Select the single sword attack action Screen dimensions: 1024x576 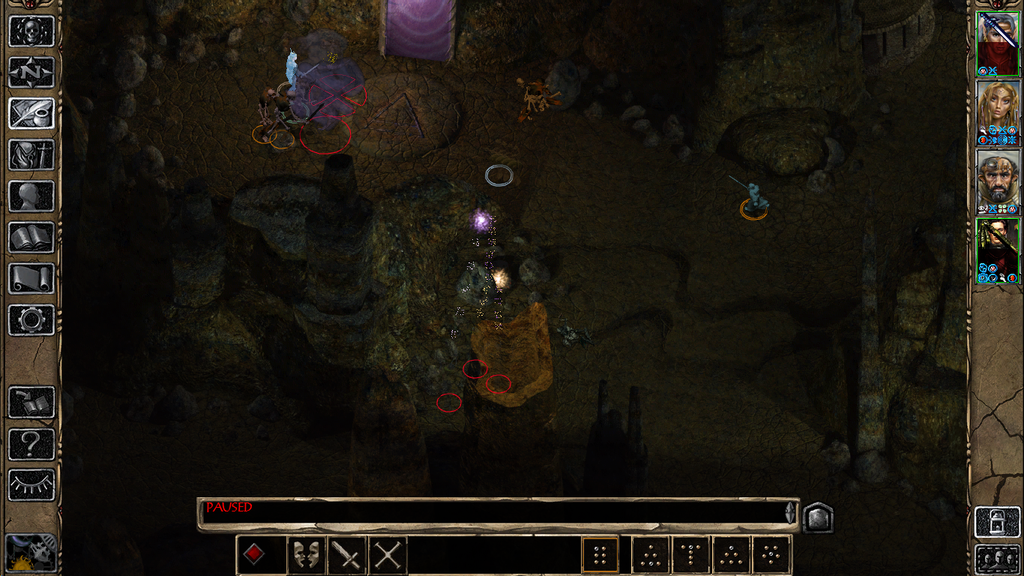pyautogui.click(x=347, y=554)
